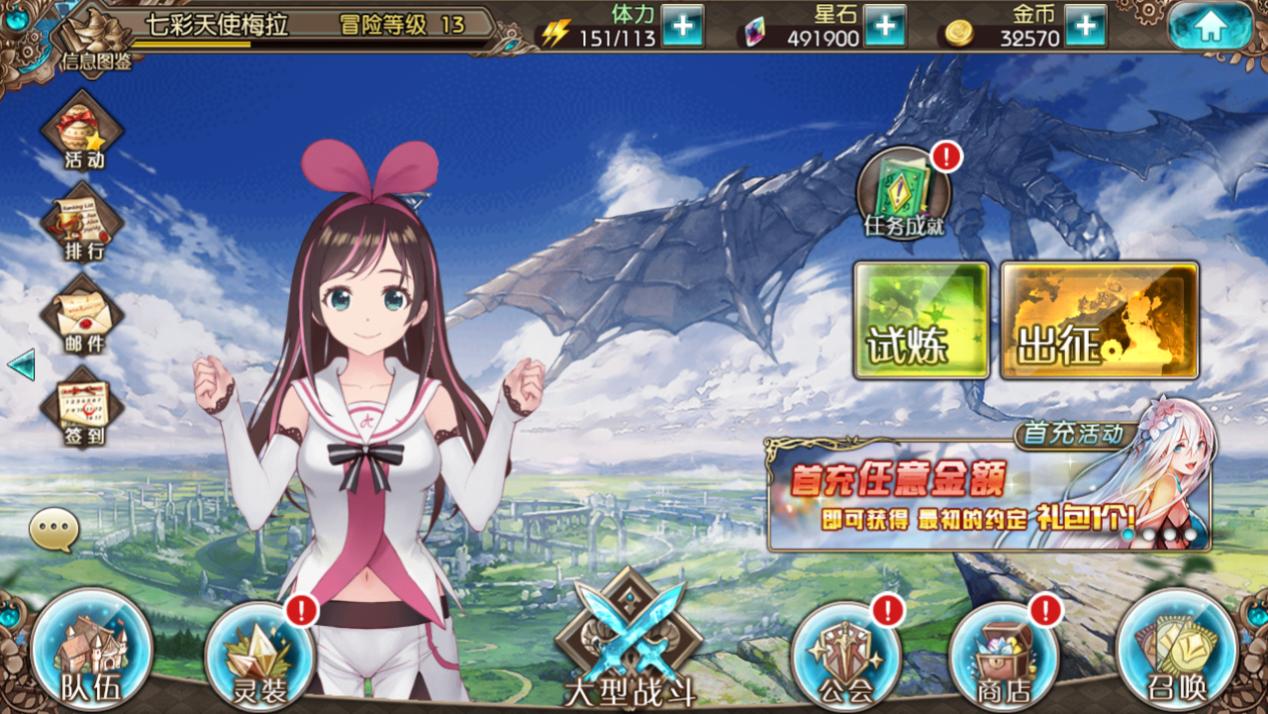Start the 出征 expedition
The width and height of the screenshot is (1268, 714).
coord(1099,320)
